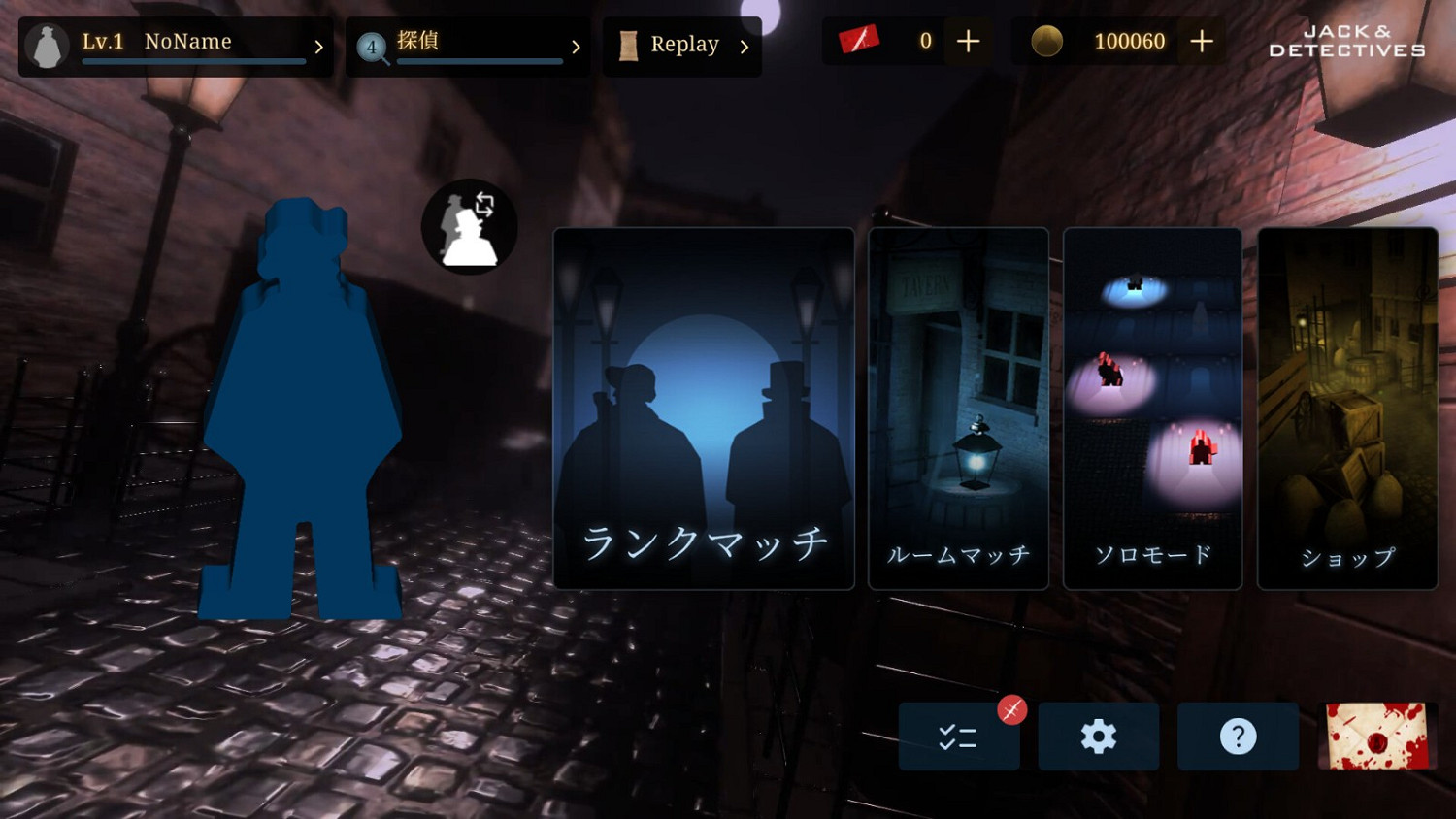Click the help question-mark icon
This screenshot has height=819, width=1456.
(1237, 737)
